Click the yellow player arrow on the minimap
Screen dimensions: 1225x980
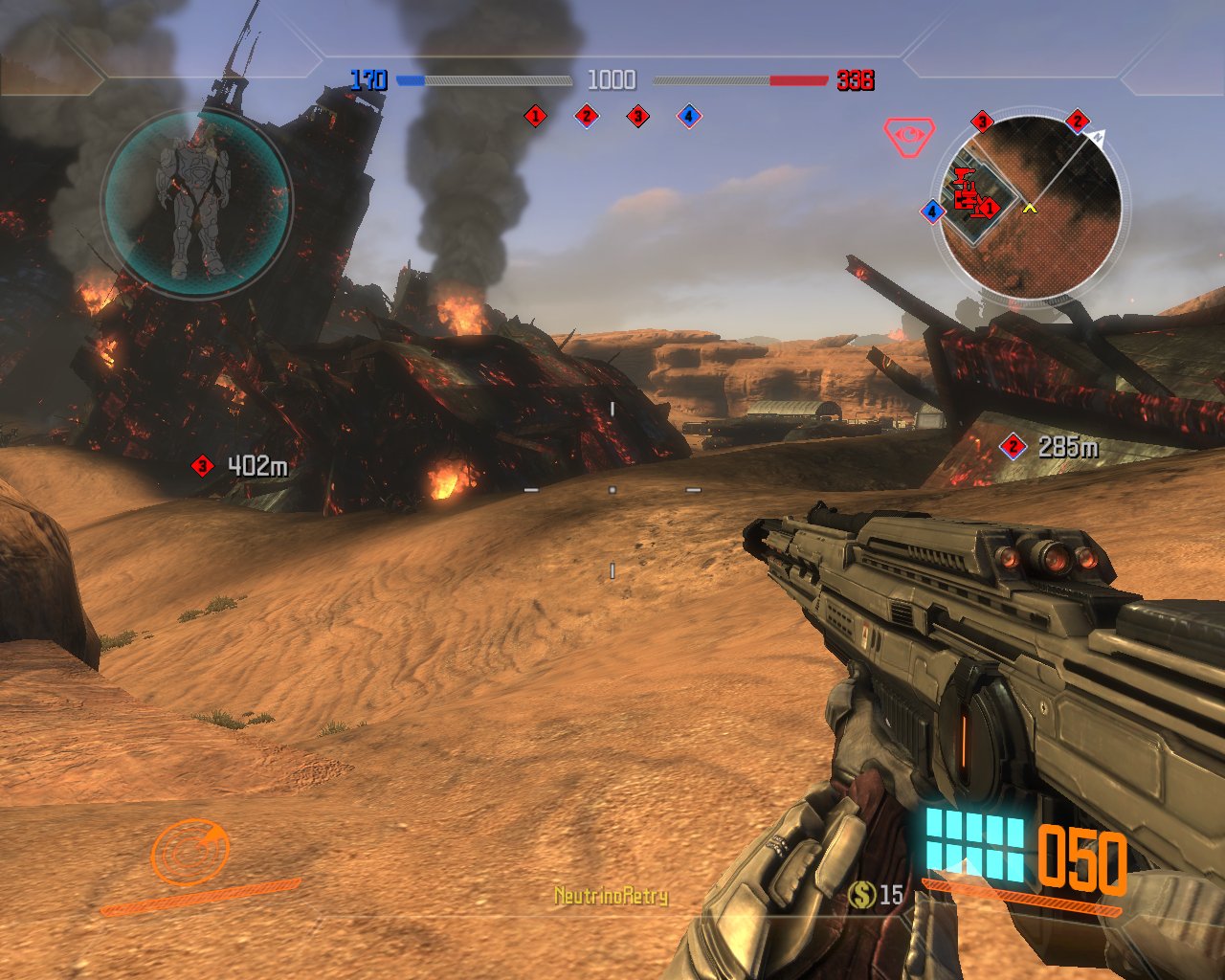pos(1030,207)
